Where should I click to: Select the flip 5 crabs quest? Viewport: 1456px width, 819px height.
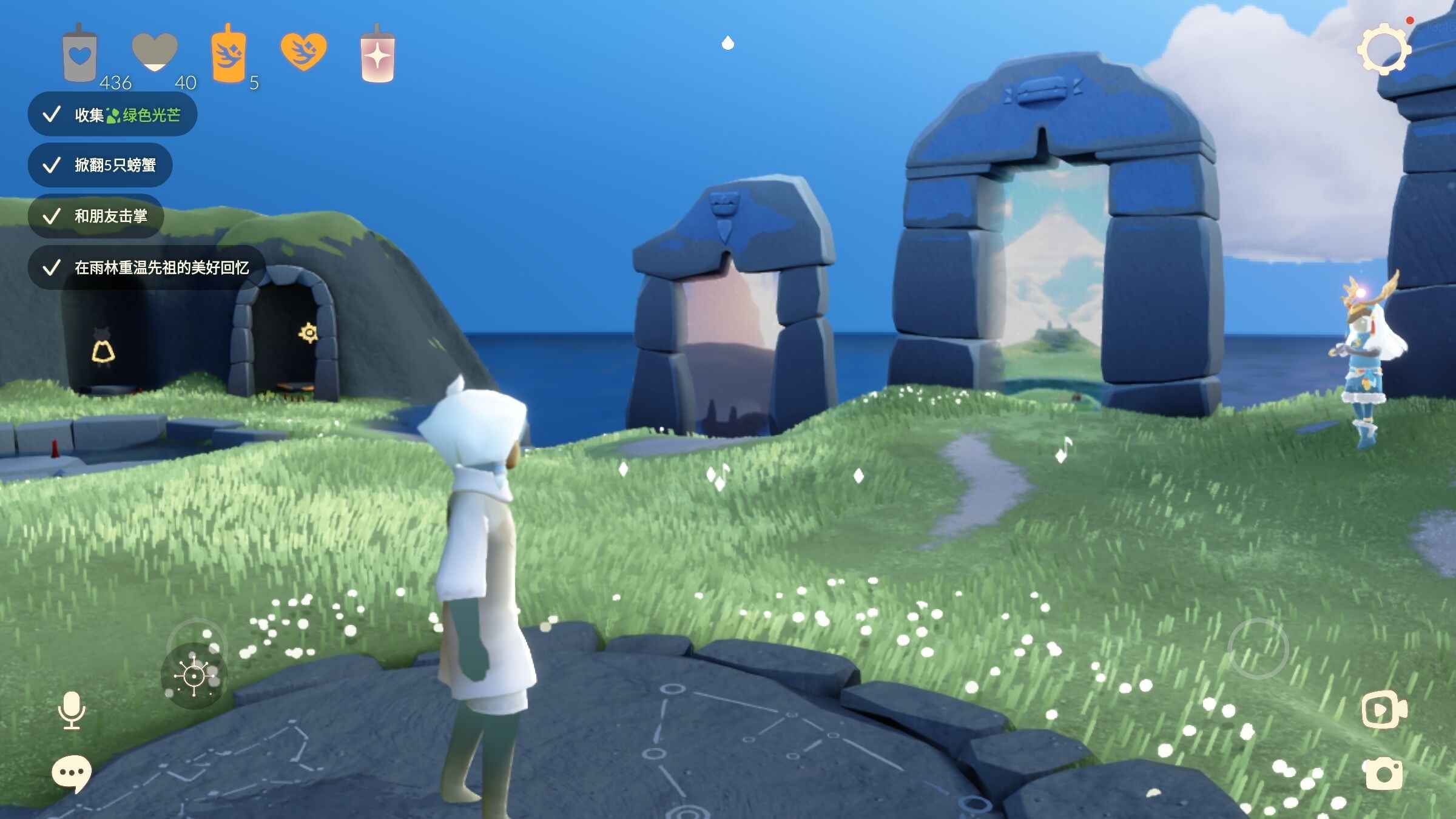coord(101,165)
